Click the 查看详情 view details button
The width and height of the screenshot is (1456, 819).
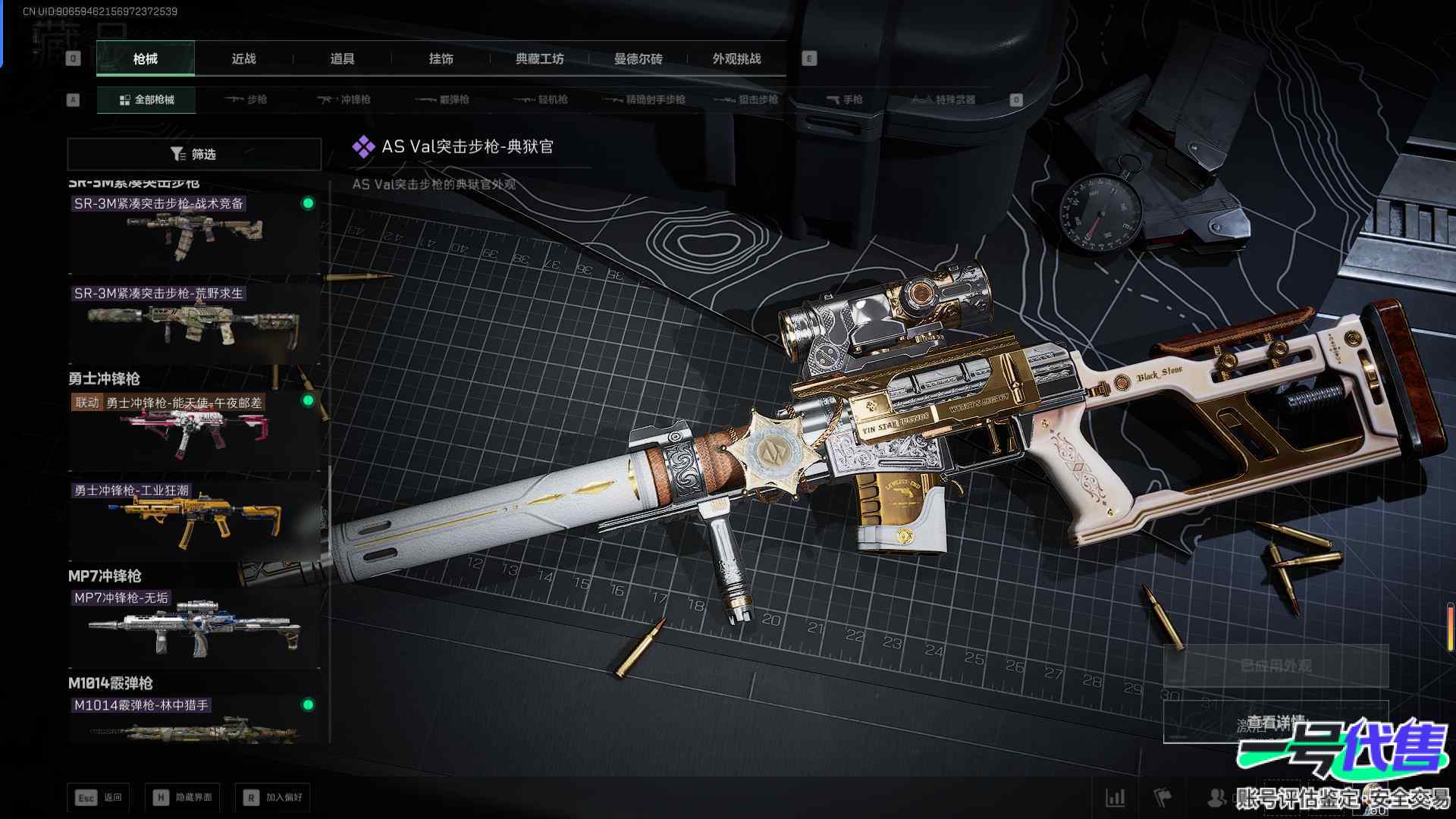(x=1276, y=723)
